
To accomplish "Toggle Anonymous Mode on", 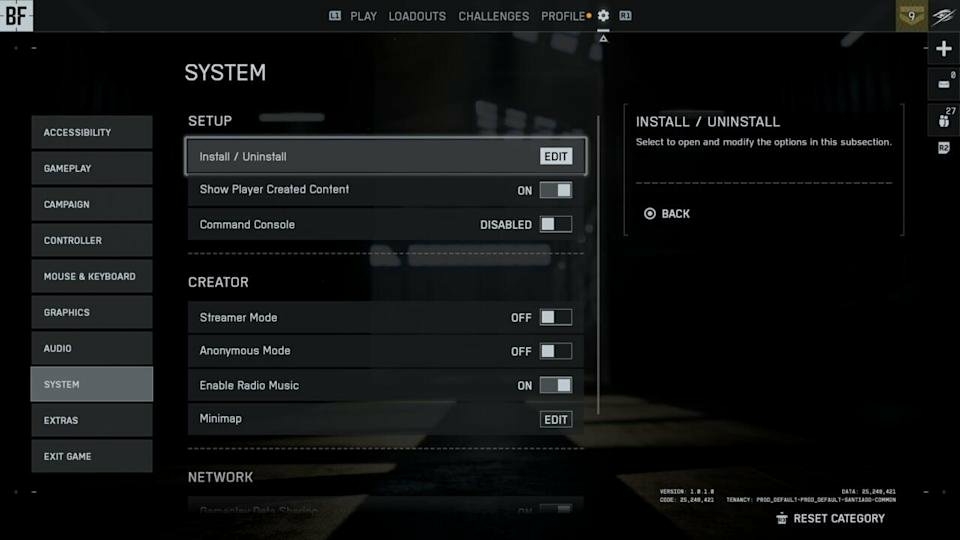I will [556, 351].
